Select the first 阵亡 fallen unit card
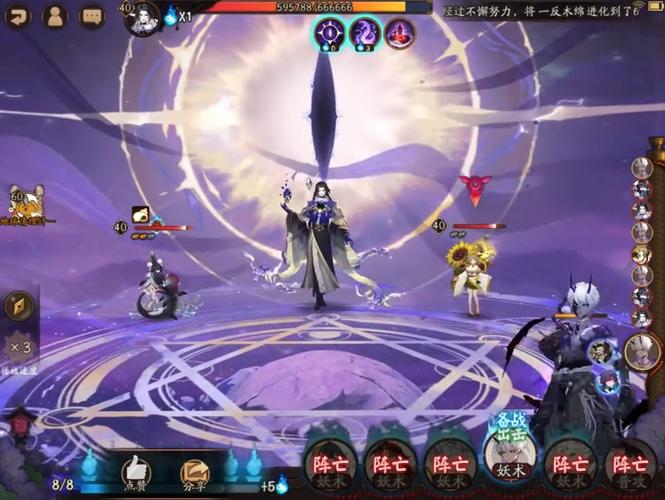This screenshot has width=665, height=500. point(330,465)
